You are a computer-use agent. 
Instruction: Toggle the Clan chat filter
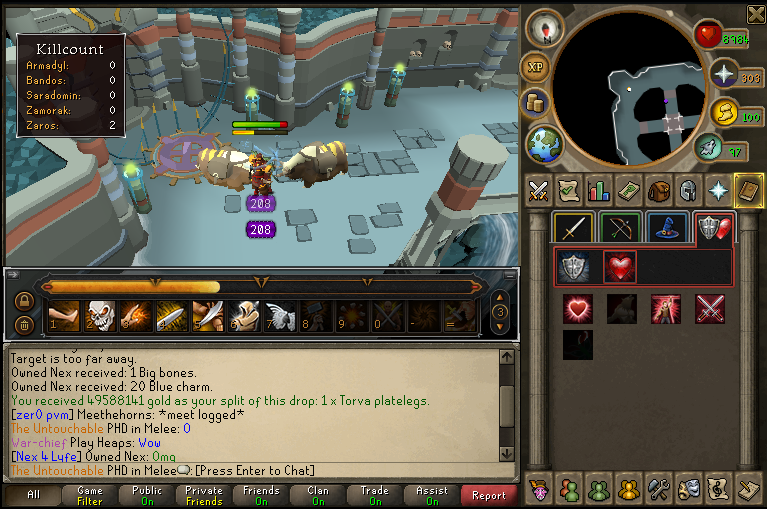pos(318,495)
